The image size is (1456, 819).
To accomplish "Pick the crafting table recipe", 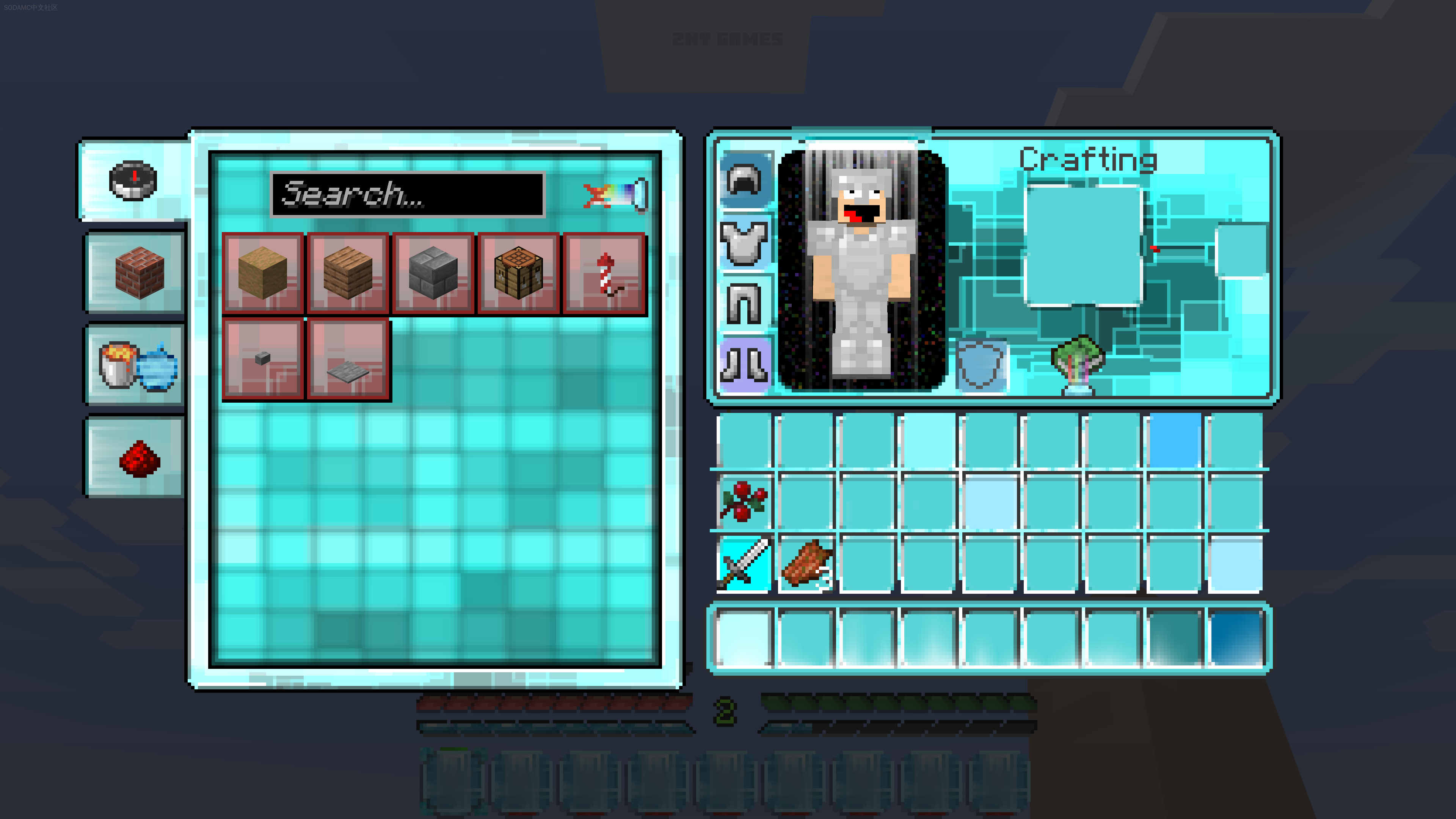I will 518,273.
